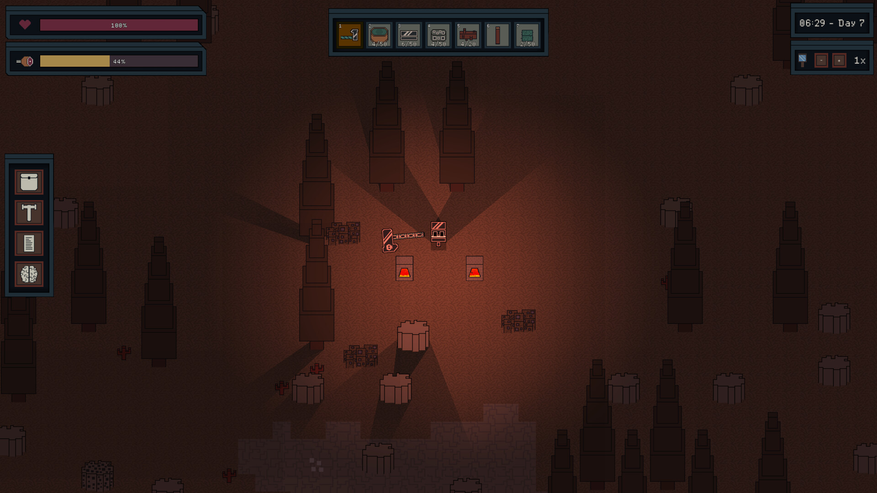The image size is (877, 493).
Task: Open the document notes panel
Action: click(x=29, y=243)
